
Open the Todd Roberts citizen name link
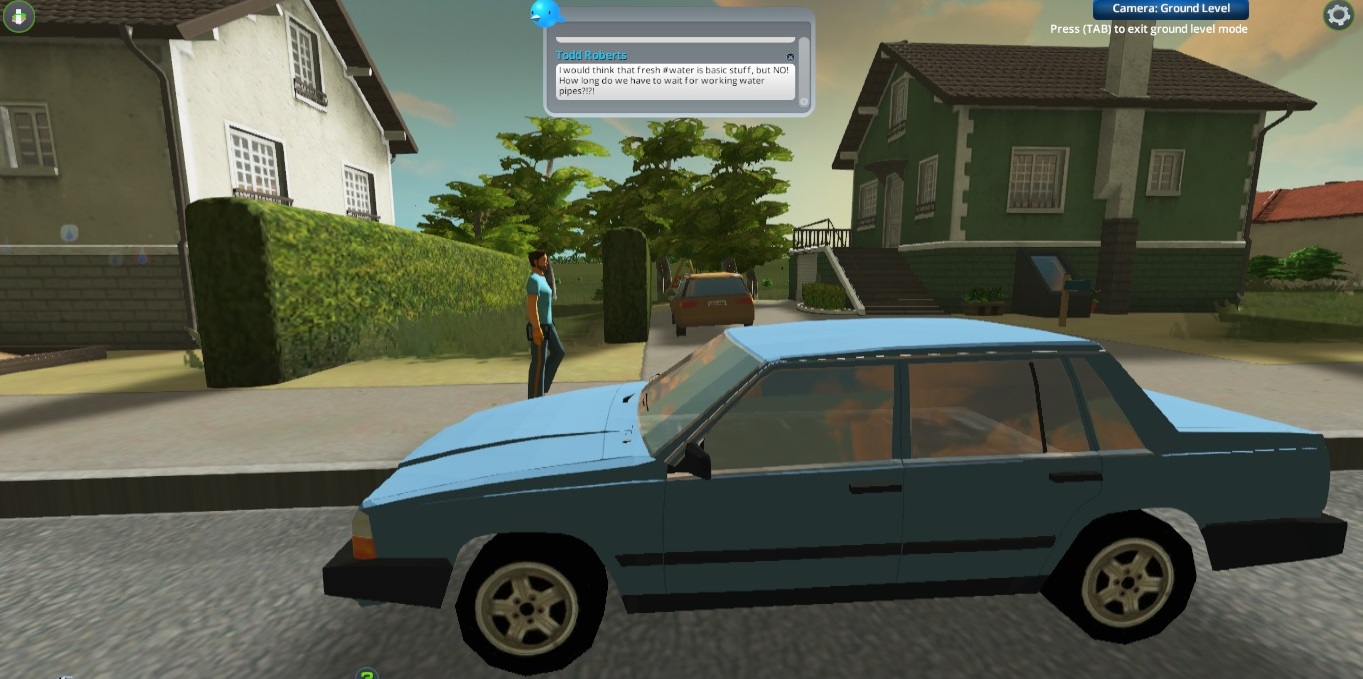591,56
